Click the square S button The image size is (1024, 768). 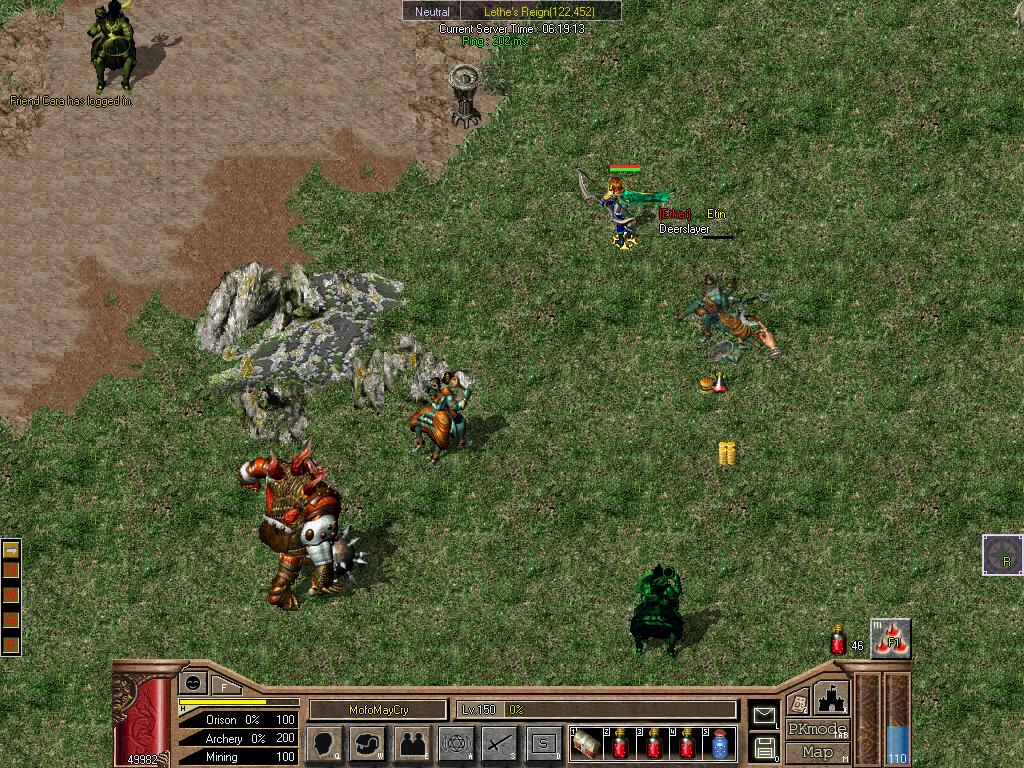(x=543, y=744)
